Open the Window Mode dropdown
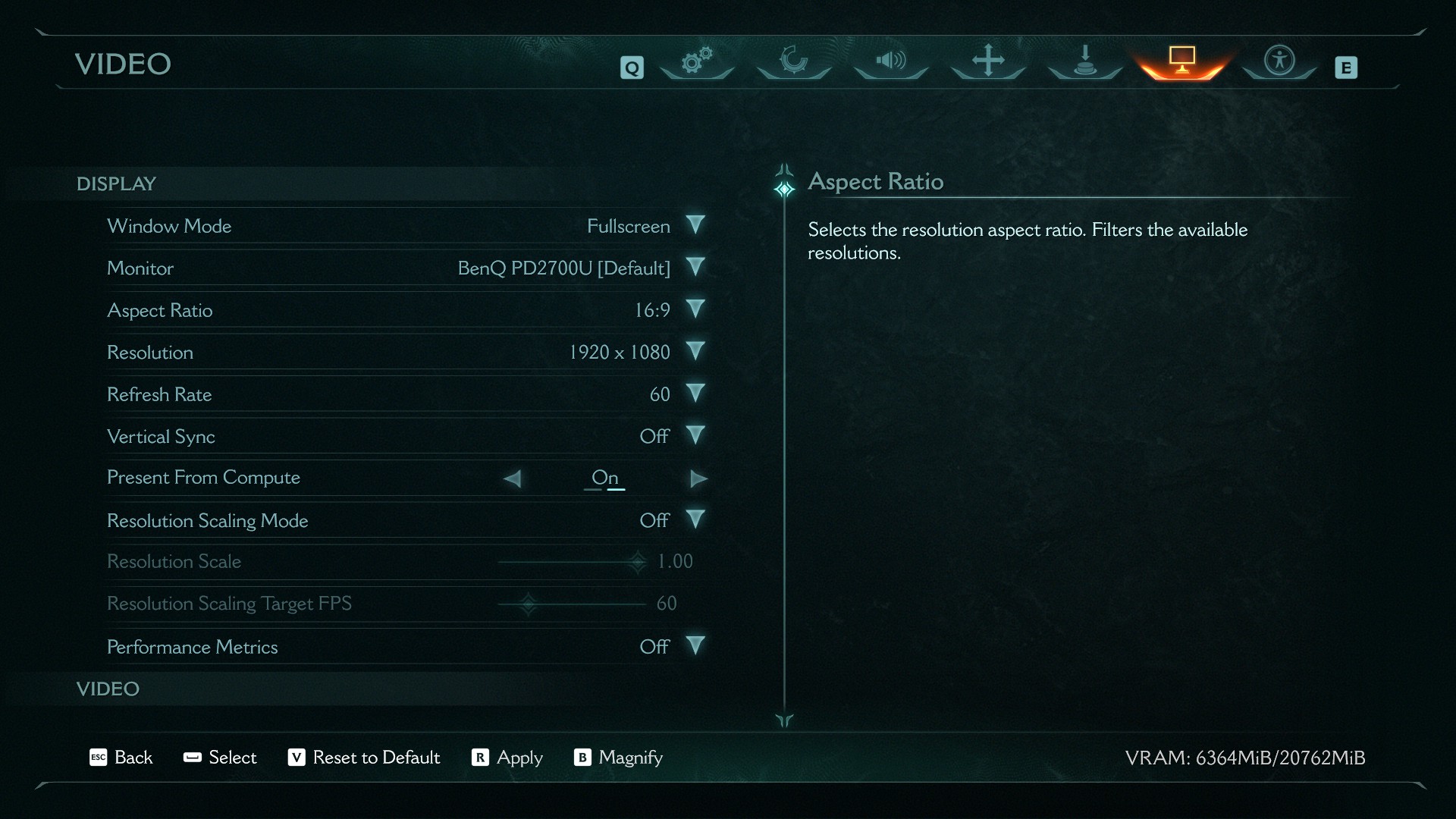 (695, 225)
